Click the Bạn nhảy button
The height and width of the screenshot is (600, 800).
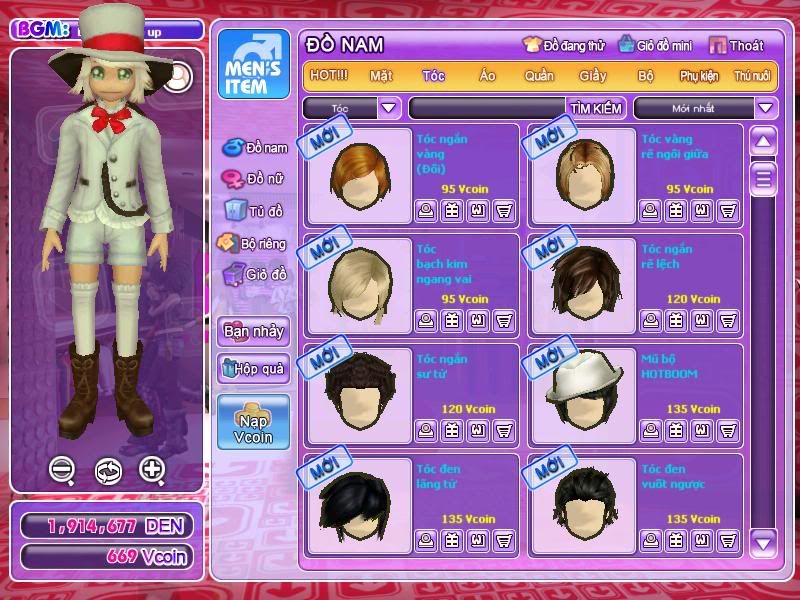pyautogui.click(x=253, y=331)
